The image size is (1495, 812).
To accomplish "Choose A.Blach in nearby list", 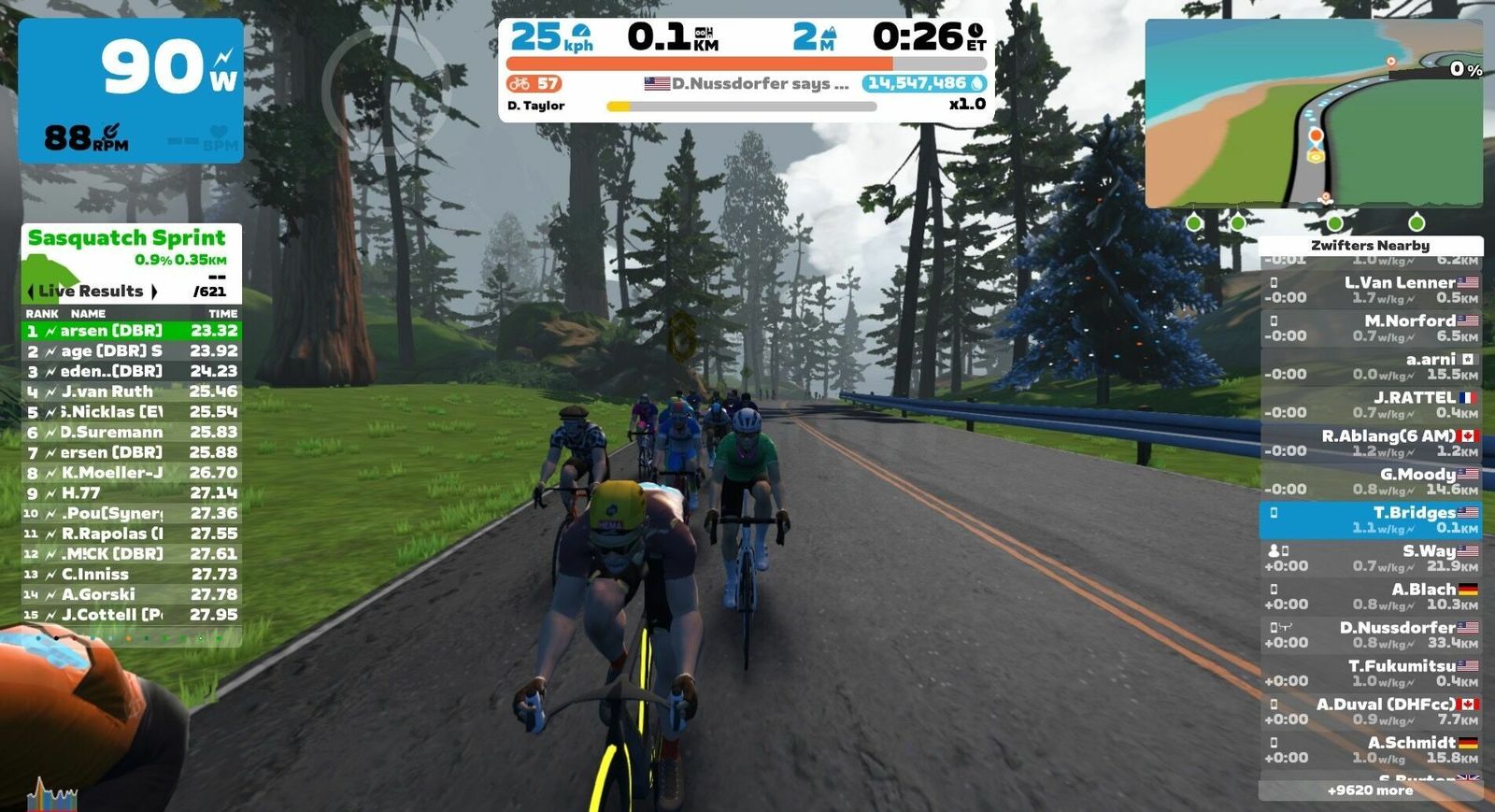I will [1370, 597].
